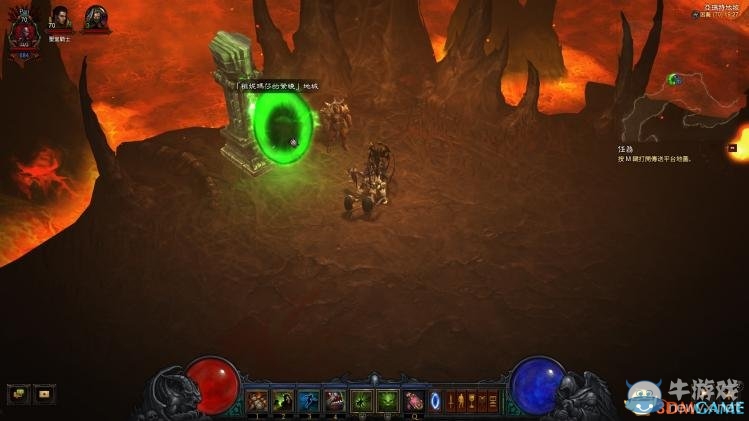Open the envelope-shaped button beside chat
Viewport: 749px width, 421px height.
(x=44, y=394)
